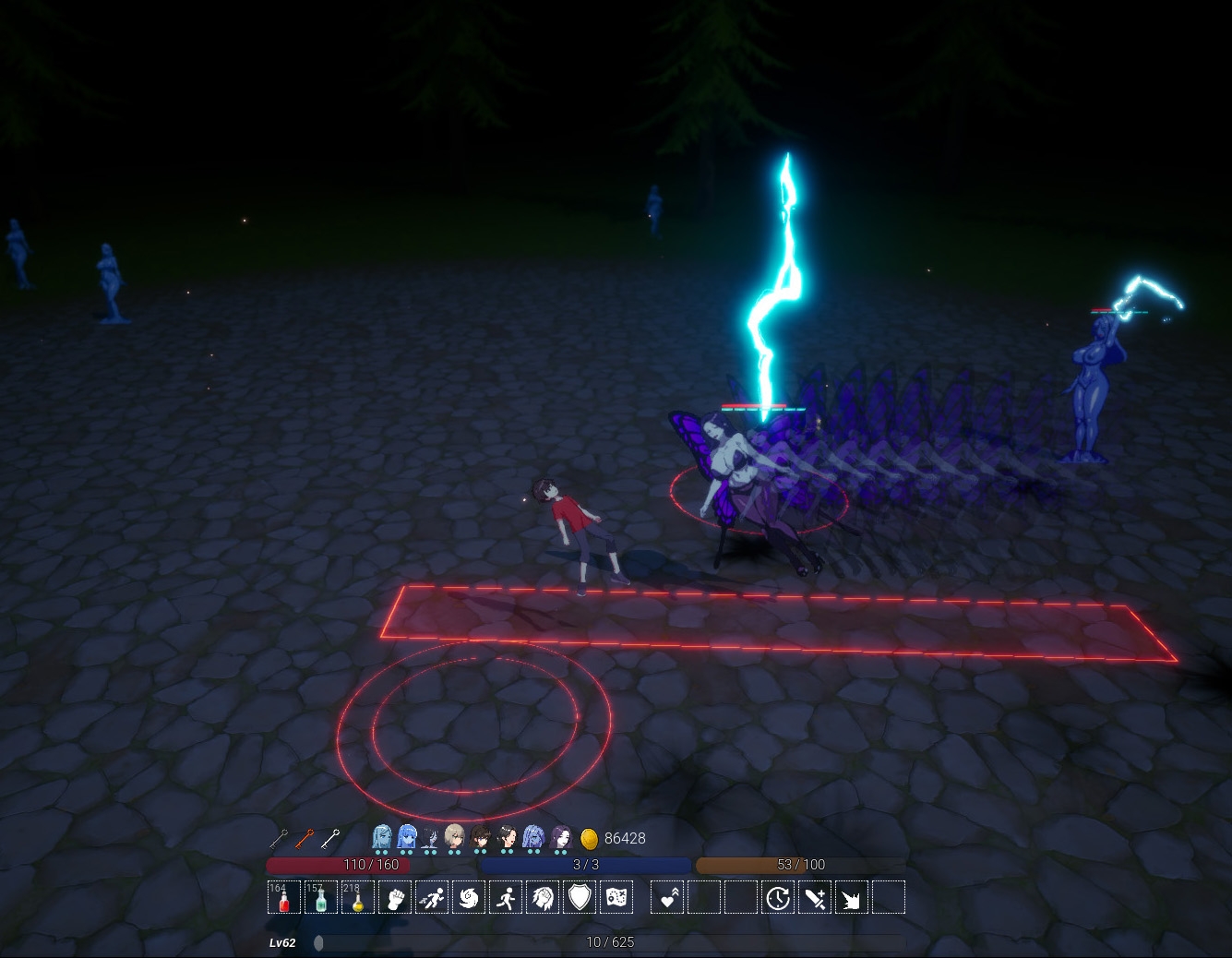
Task: Use the red health potion slot
Action: point(284,897)
